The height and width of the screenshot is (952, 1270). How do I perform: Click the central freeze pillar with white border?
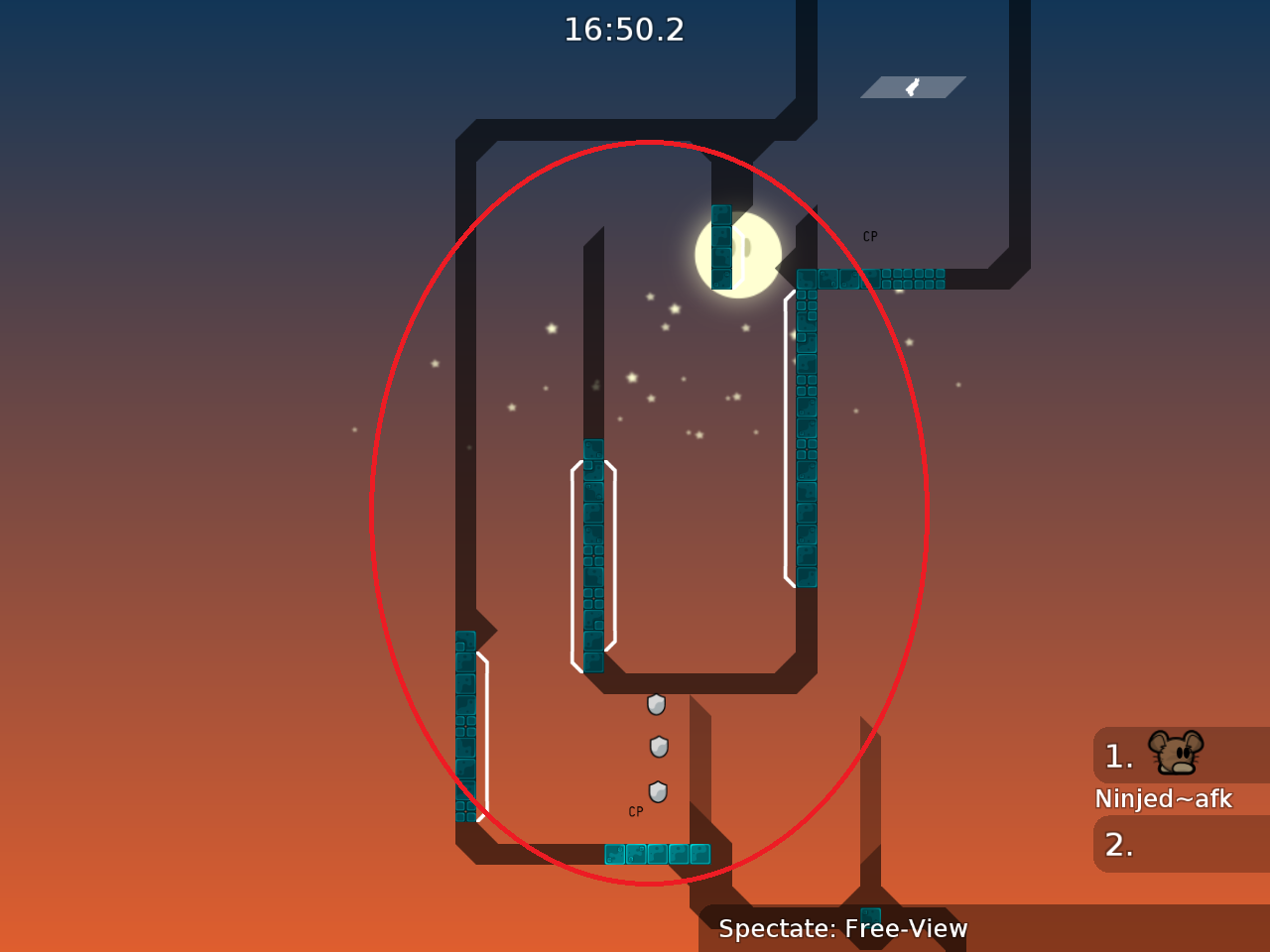tap(593, 555)
